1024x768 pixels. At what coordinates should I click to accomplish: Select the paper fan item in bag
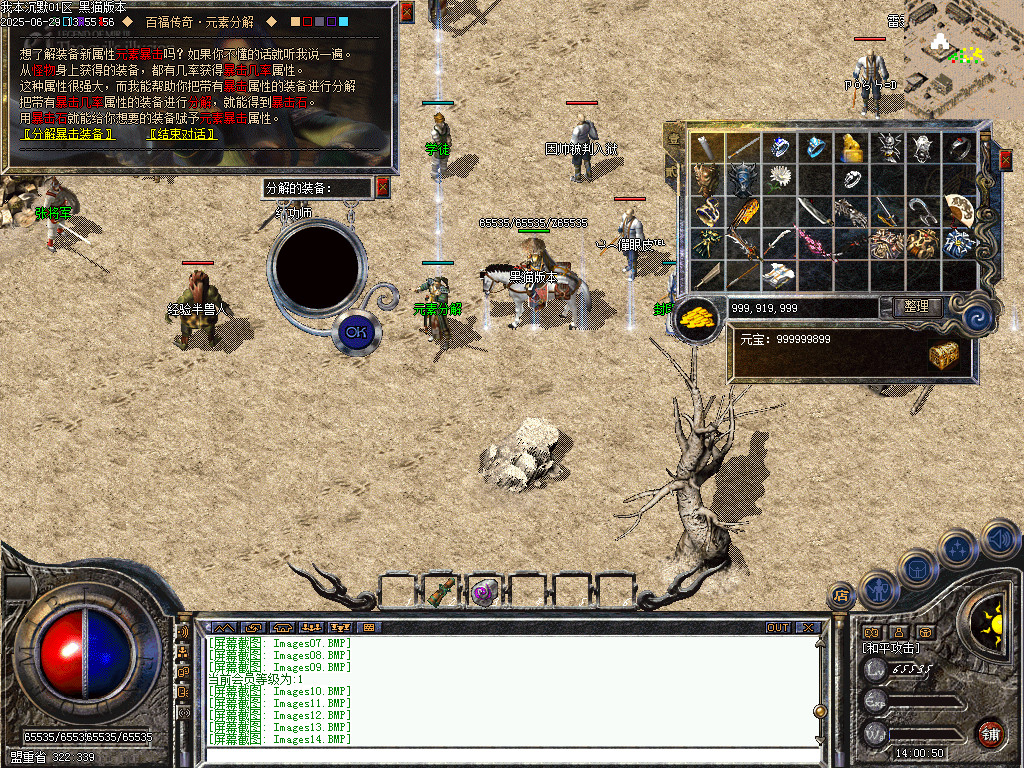coord(959,209)
